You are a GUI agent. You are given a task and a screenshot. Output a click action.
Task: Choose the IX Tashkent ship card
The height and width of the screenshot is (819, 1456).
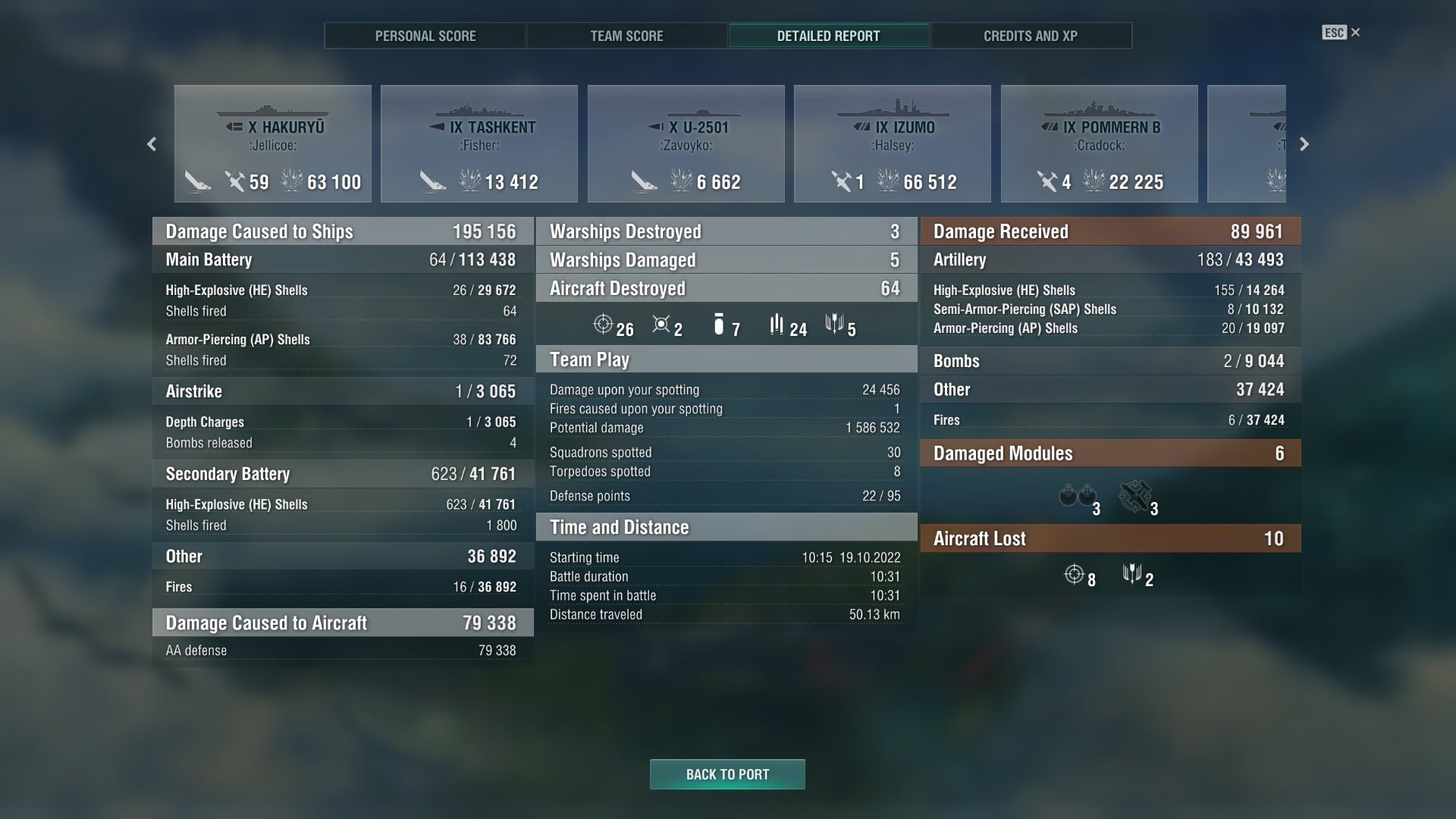coord(479,144)
